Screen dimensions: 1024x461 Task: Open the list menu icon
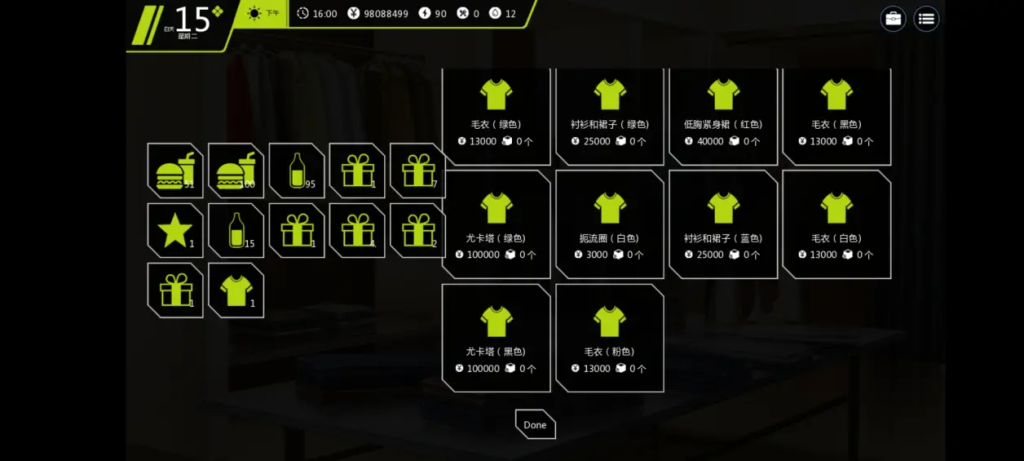[927, 18]
